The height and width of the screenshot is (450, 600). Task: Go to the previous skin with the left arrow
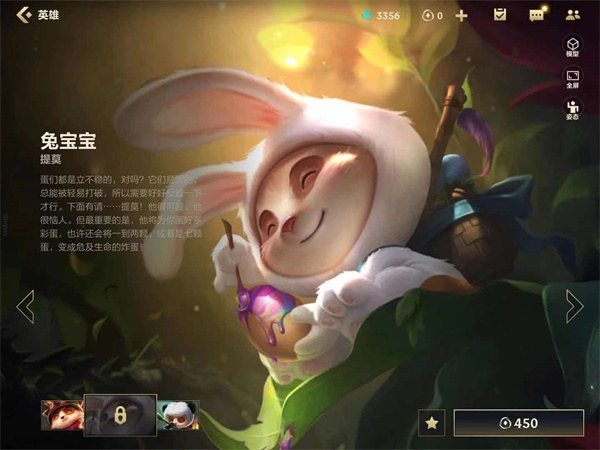(x=26, y=306)
